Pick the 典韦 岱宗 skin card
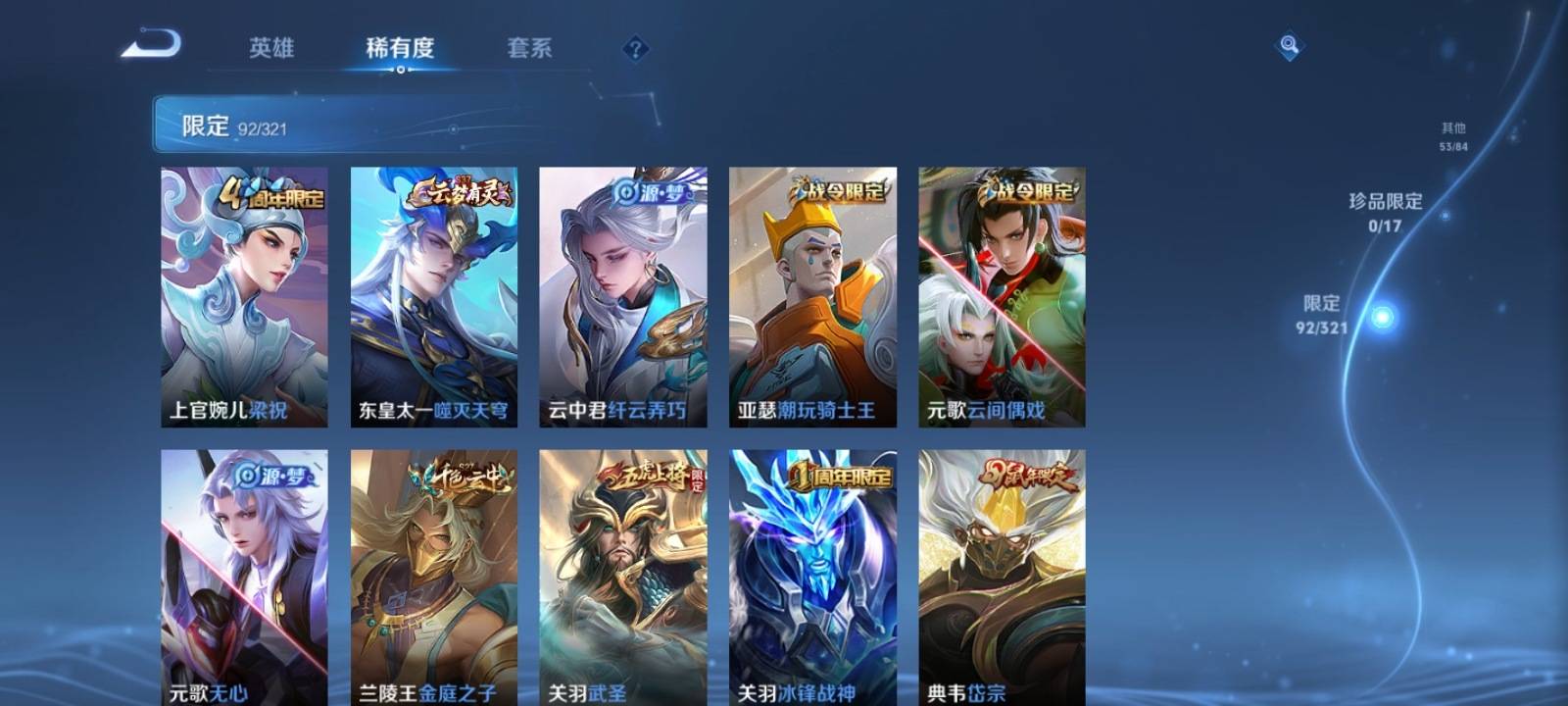1568x706 pixels. pyautogui.click(x=1002, y=578)
